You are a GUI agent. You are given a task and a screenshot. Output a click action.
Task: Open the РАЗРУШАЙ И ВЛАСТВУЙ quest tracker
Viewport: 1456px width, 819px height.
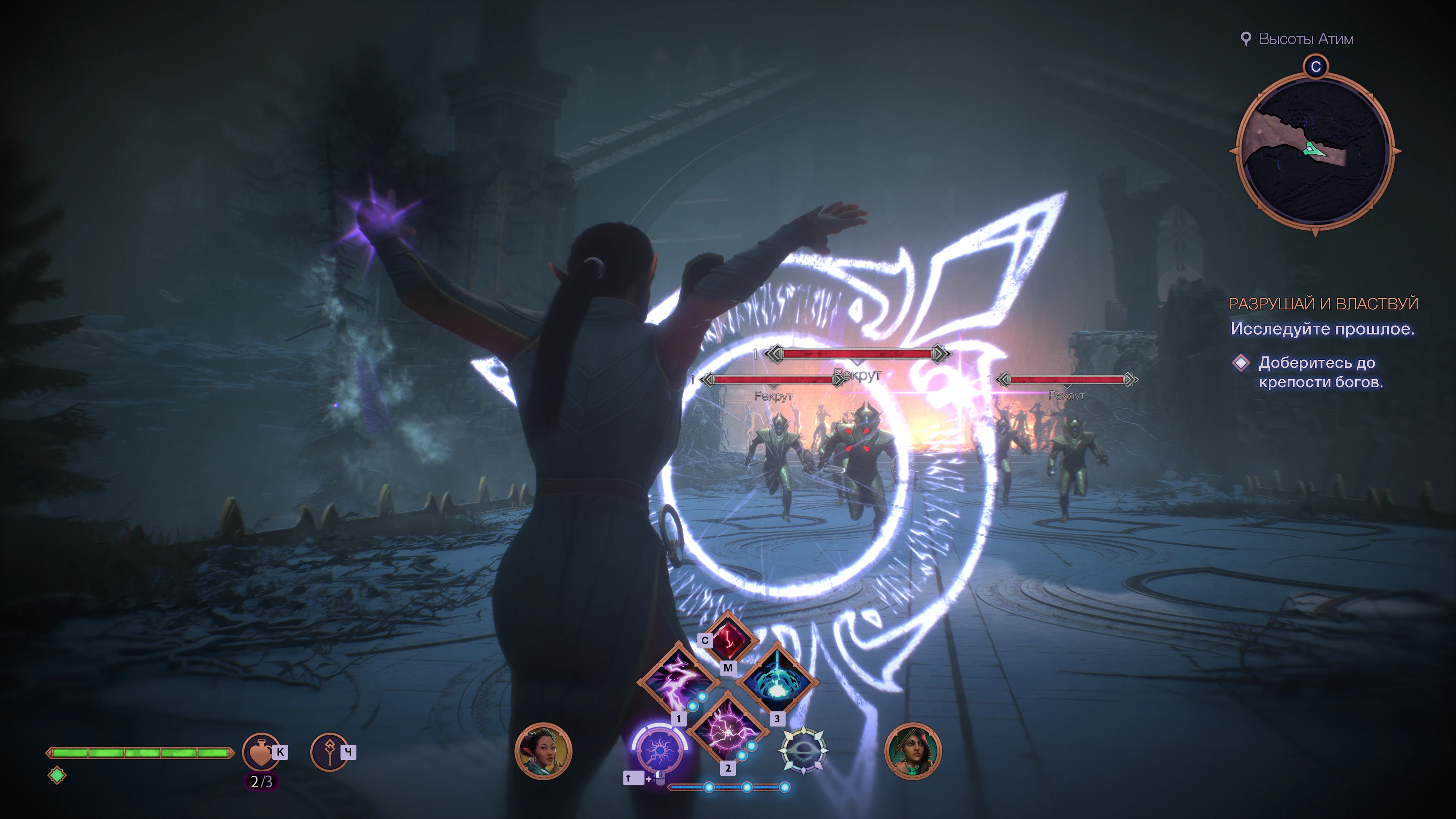coord(1323,304)
